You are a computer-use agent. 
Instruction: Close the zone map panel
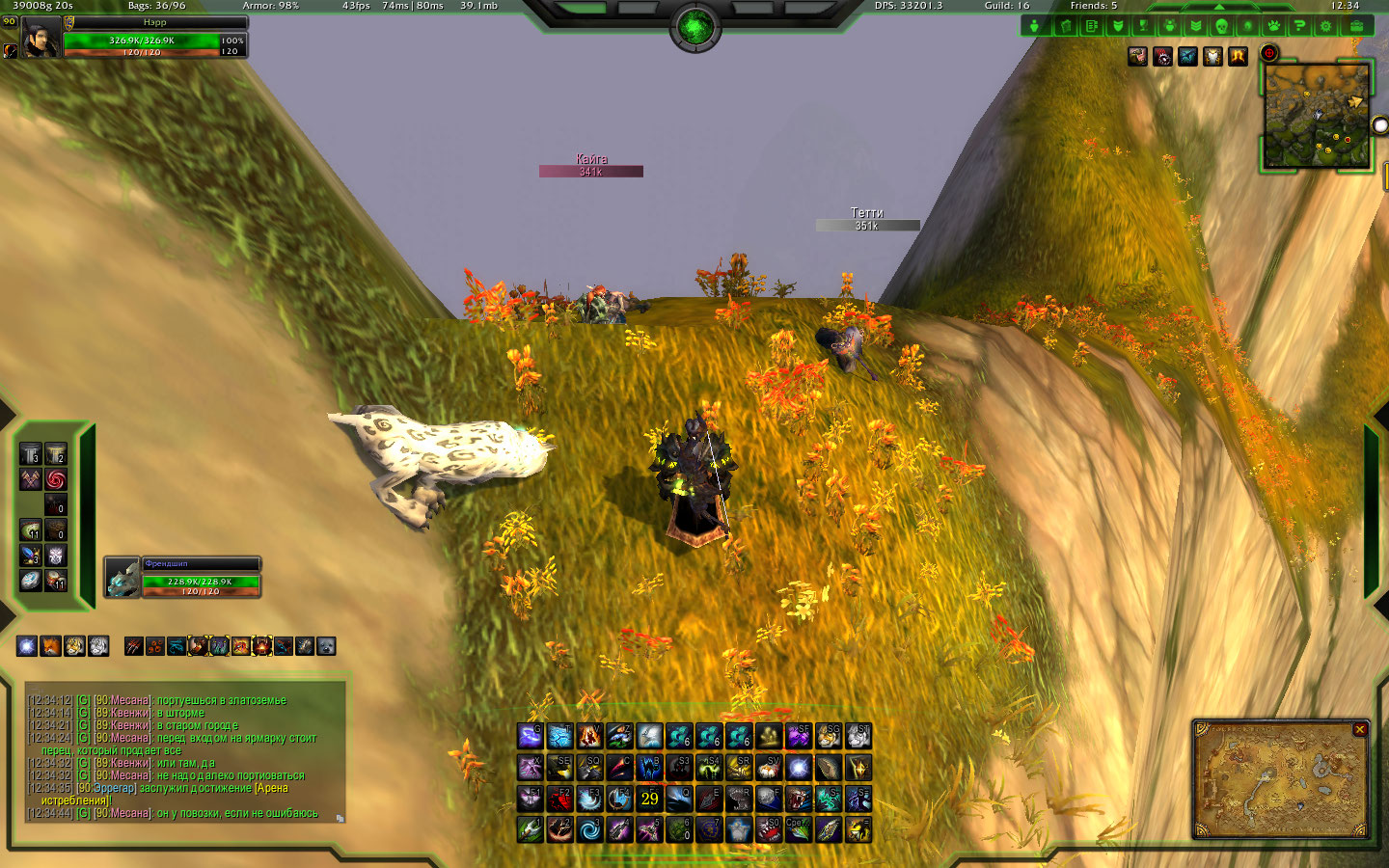coord(1360,730)
